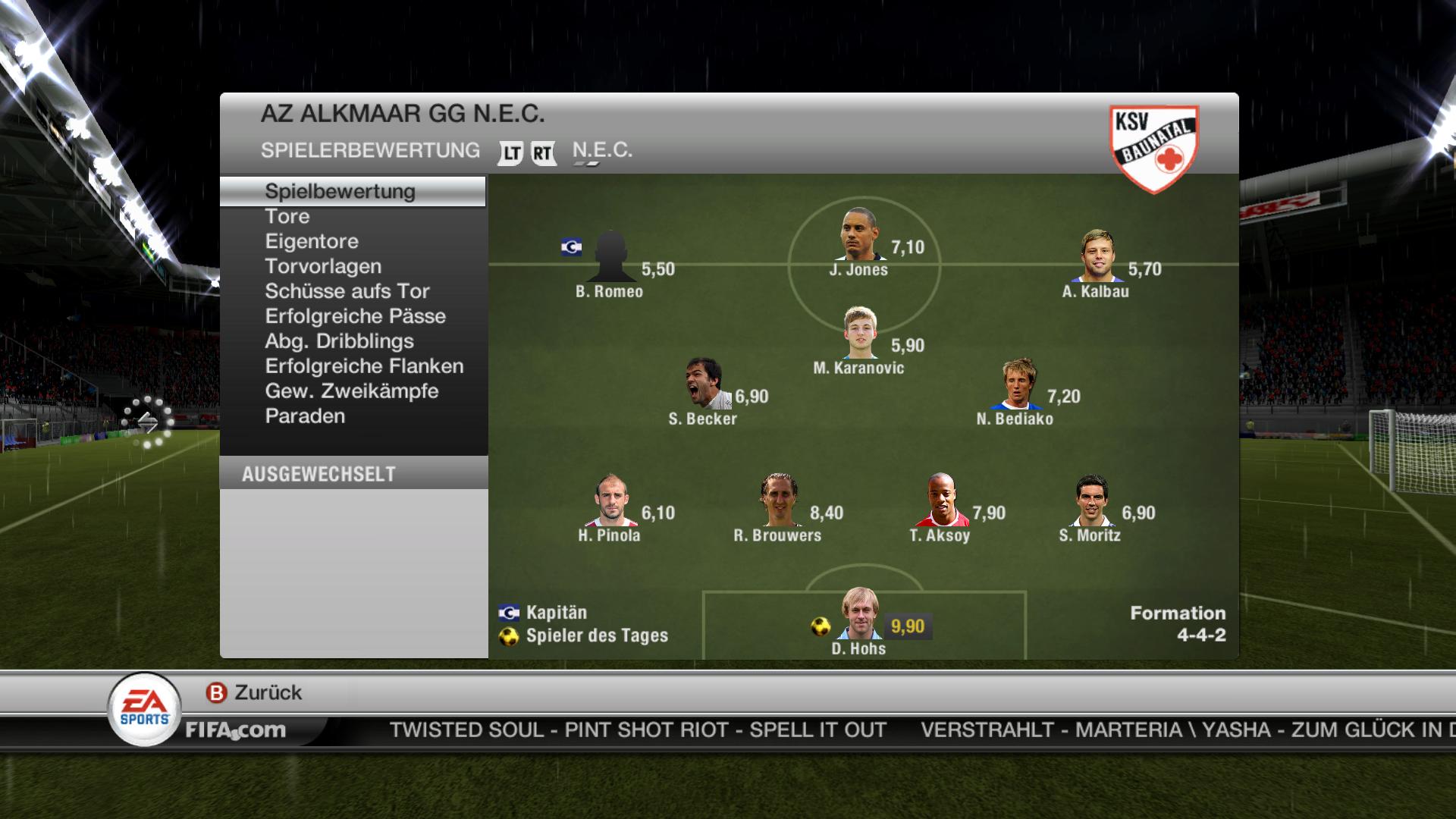Image resolution: width=1456 pixels, height=819 pixels.
Task: Select goalkeeper D. Hohs portrait
Action: tap(860, 614)
